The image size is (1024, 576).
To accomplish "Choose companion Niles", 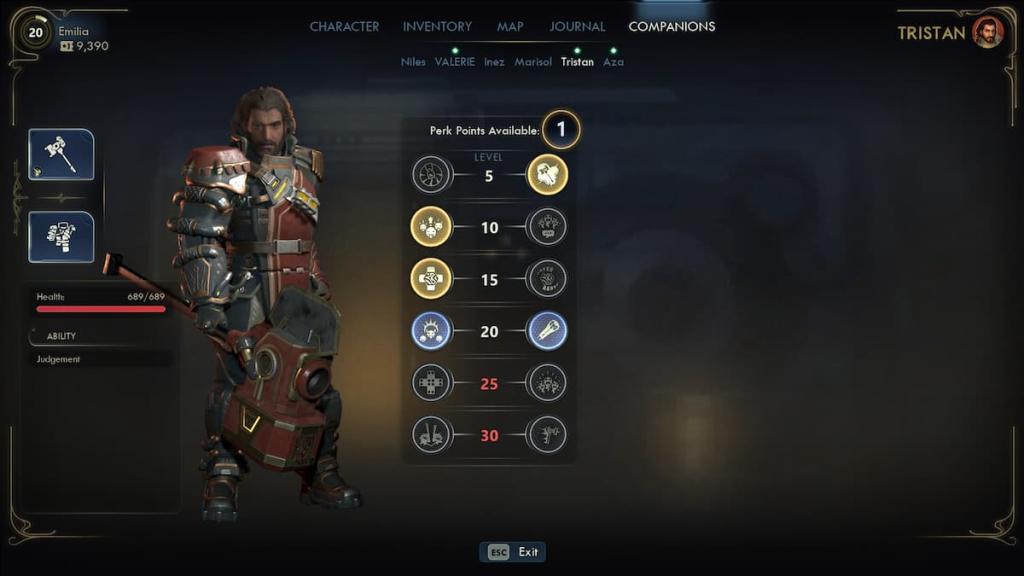I will click(413, 62).
